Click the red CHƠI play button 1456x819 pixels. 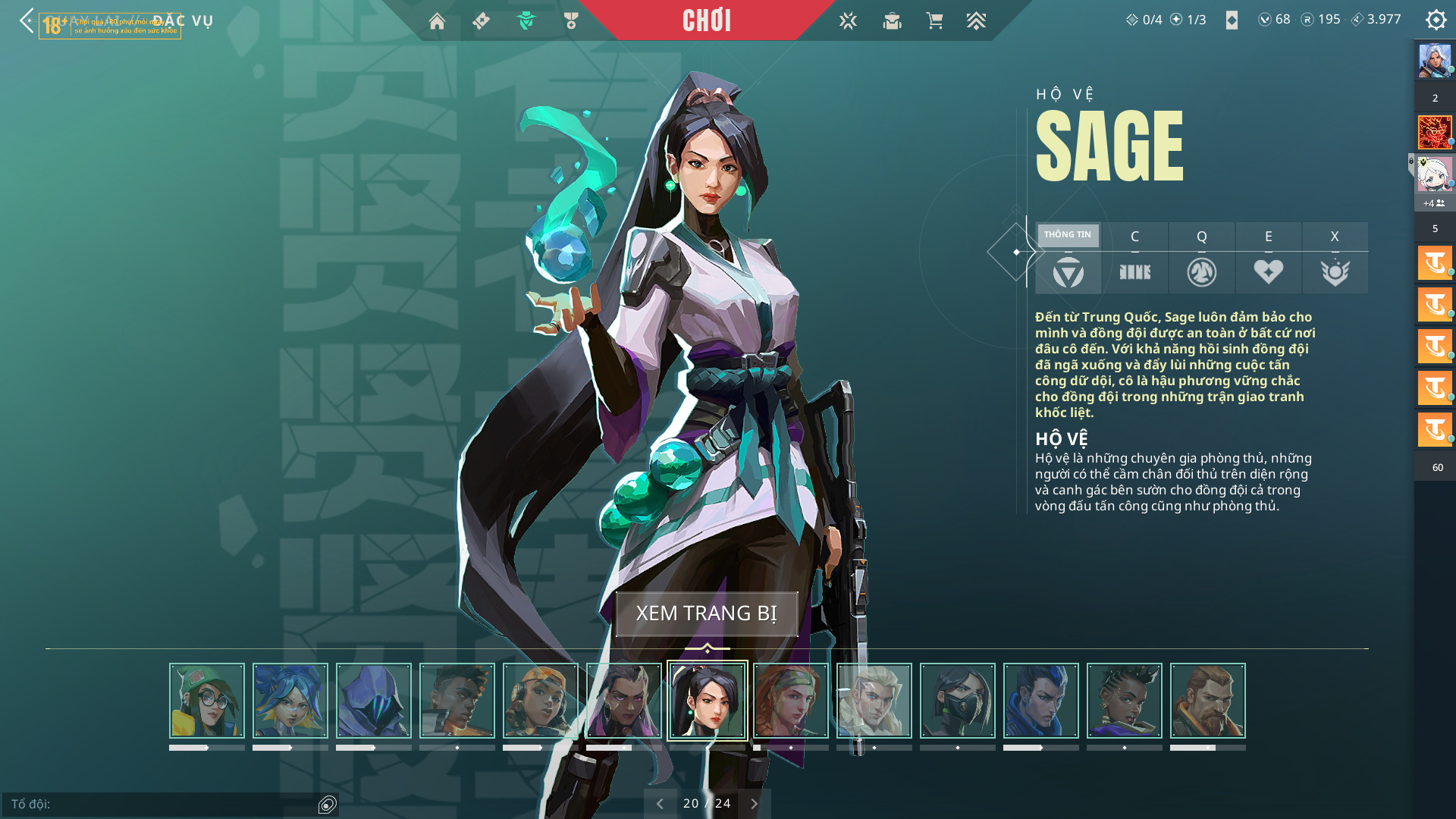[x=706, y=20]
